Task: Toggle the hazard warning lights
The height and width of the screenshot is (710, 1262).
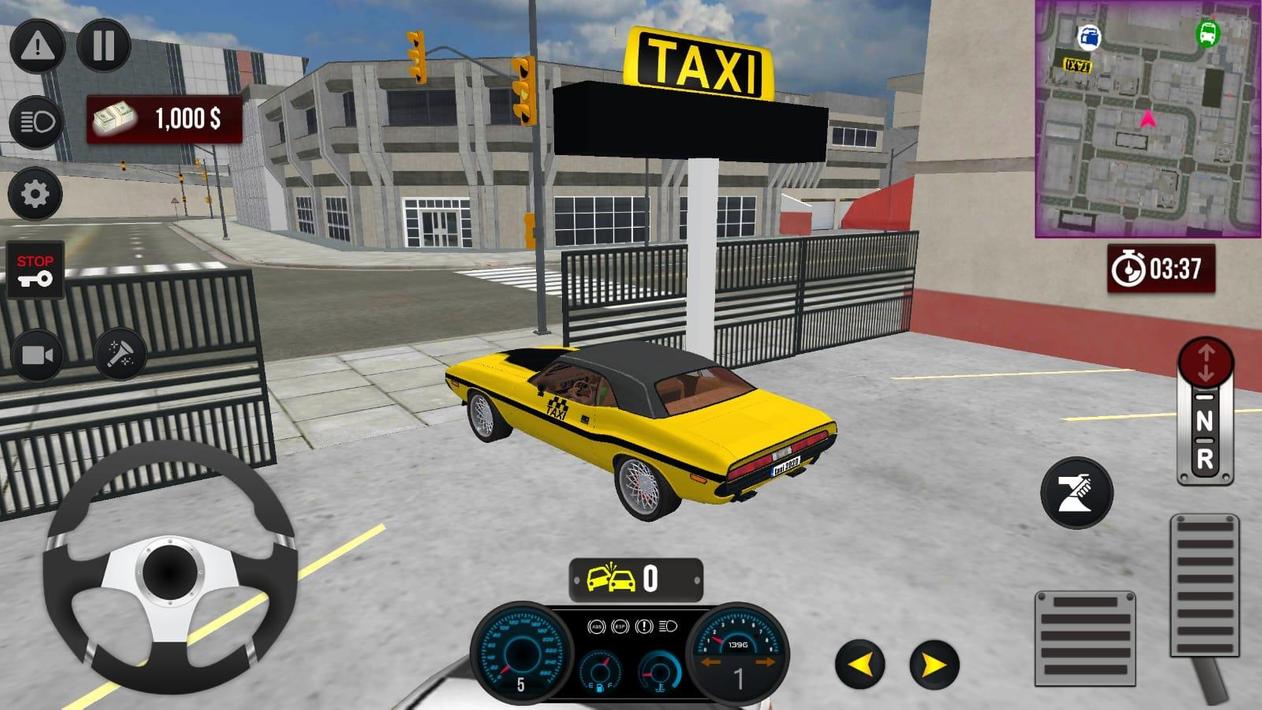Action: coord(37,45)
